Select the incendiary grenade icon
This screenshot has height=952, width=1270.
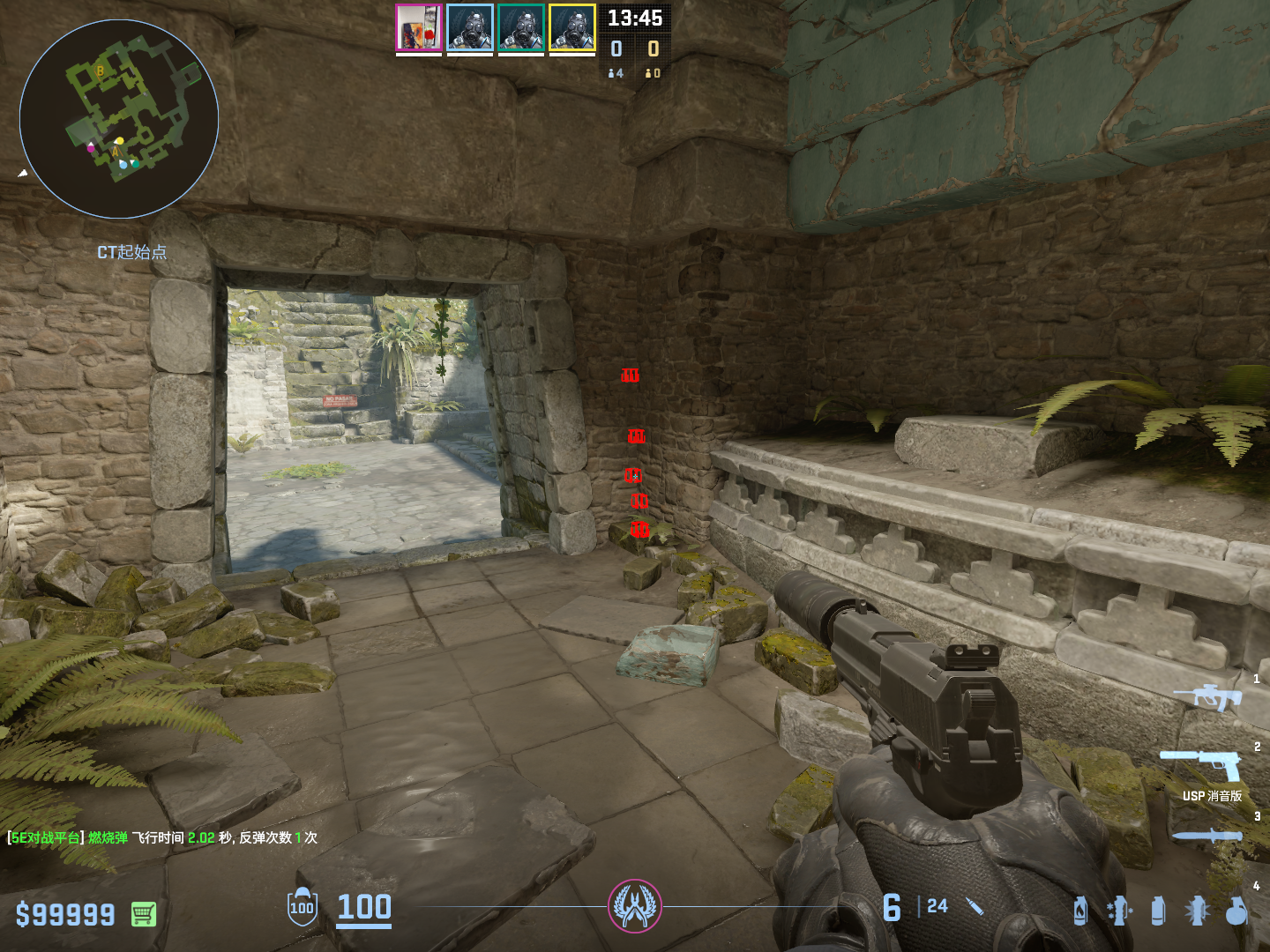click(1080, 911)
